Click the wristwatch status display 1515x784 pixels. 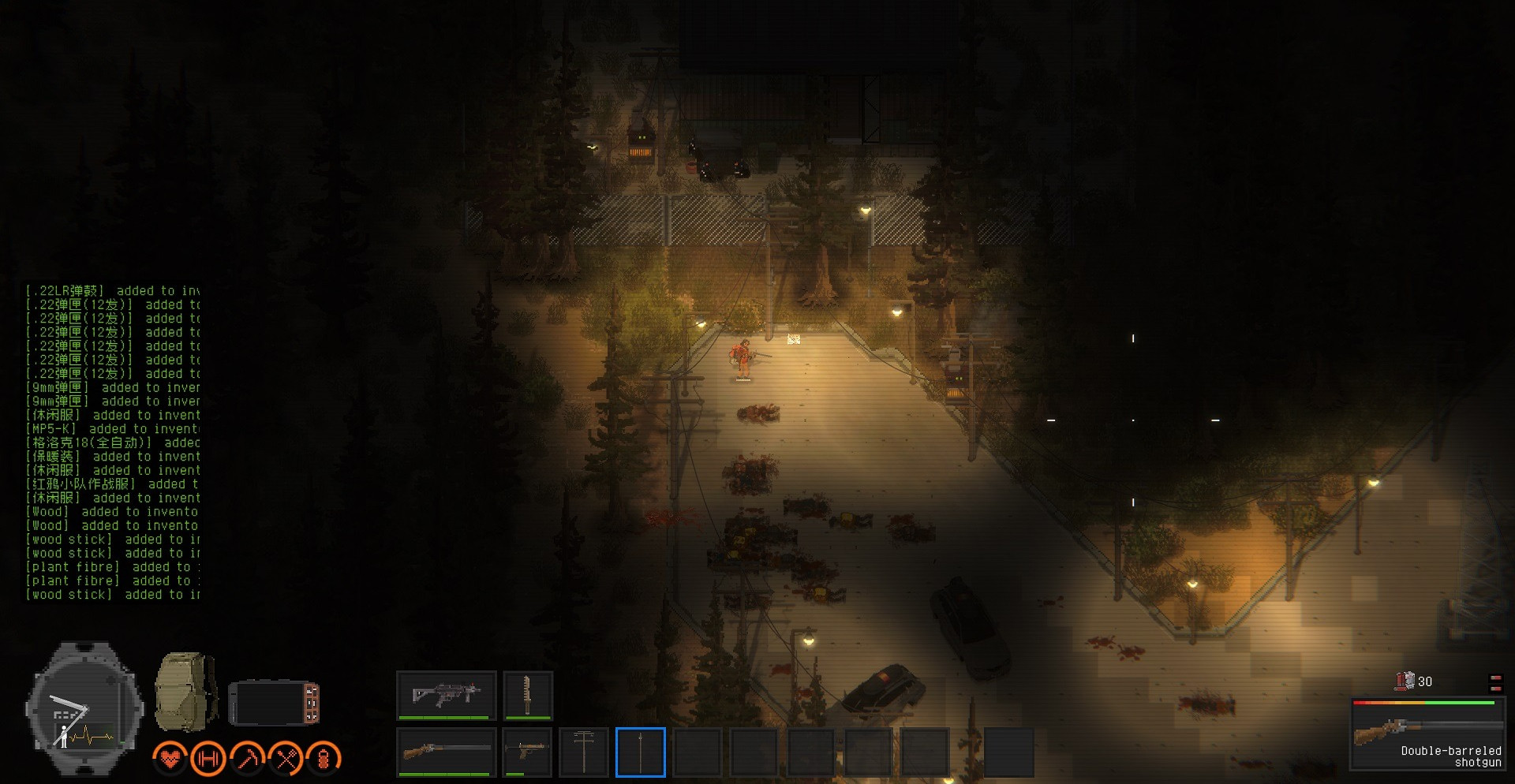(84, 708)
